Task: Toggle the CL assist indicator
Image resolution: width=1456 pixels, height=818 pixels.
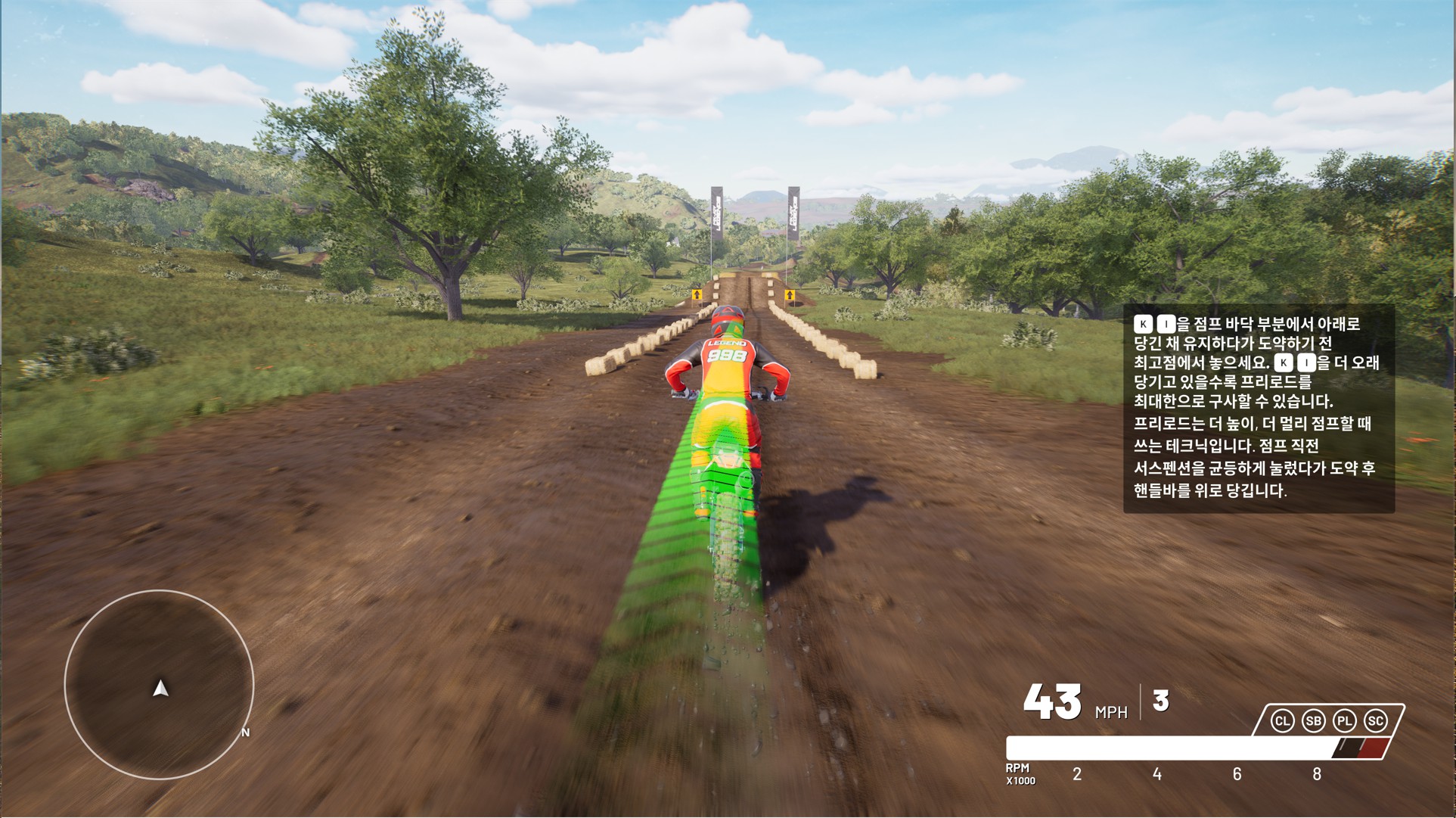Action: pos(1282,721)
